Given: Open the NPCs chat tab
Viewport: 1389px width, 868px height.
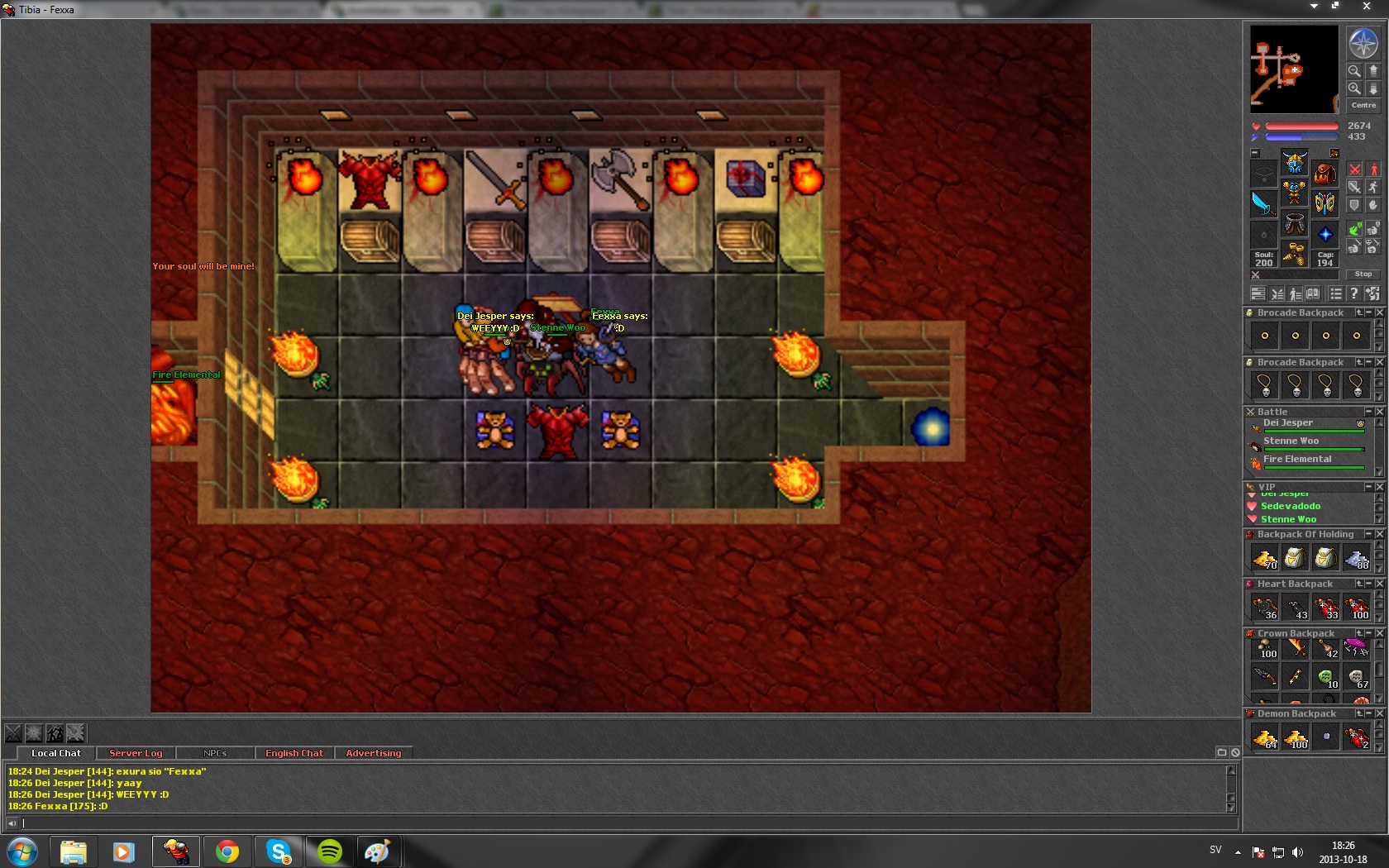Looking at the screenshot, I should [215, 753].
